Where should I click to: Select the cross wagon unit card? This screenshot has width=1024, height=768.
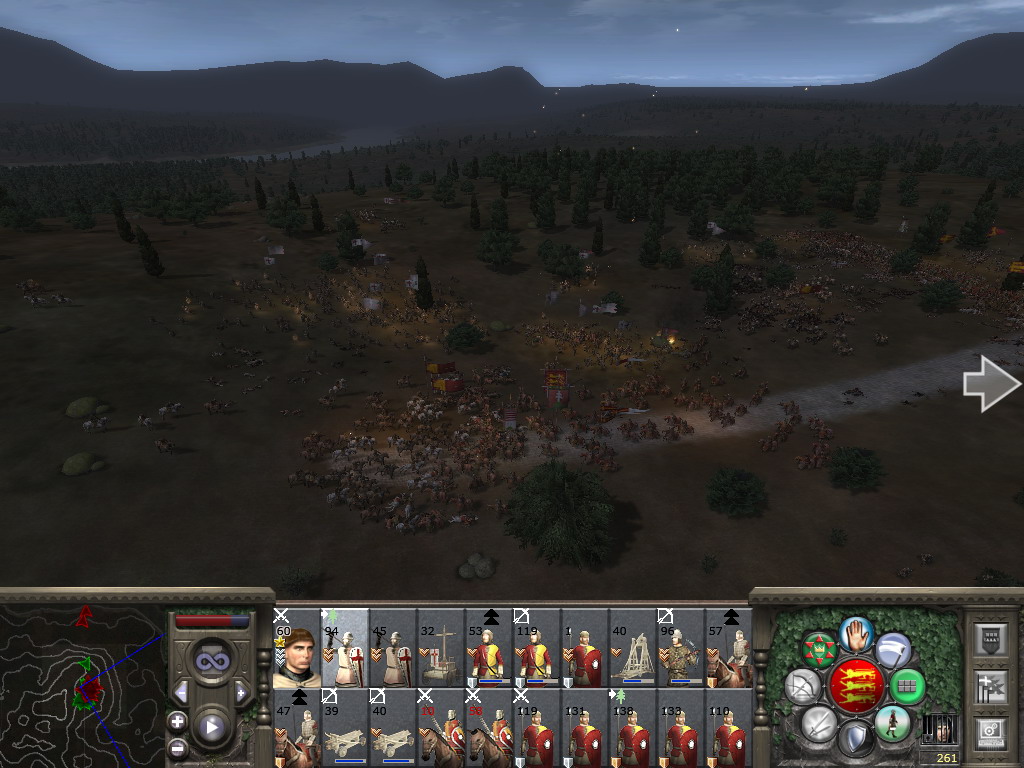coord(440,647)
